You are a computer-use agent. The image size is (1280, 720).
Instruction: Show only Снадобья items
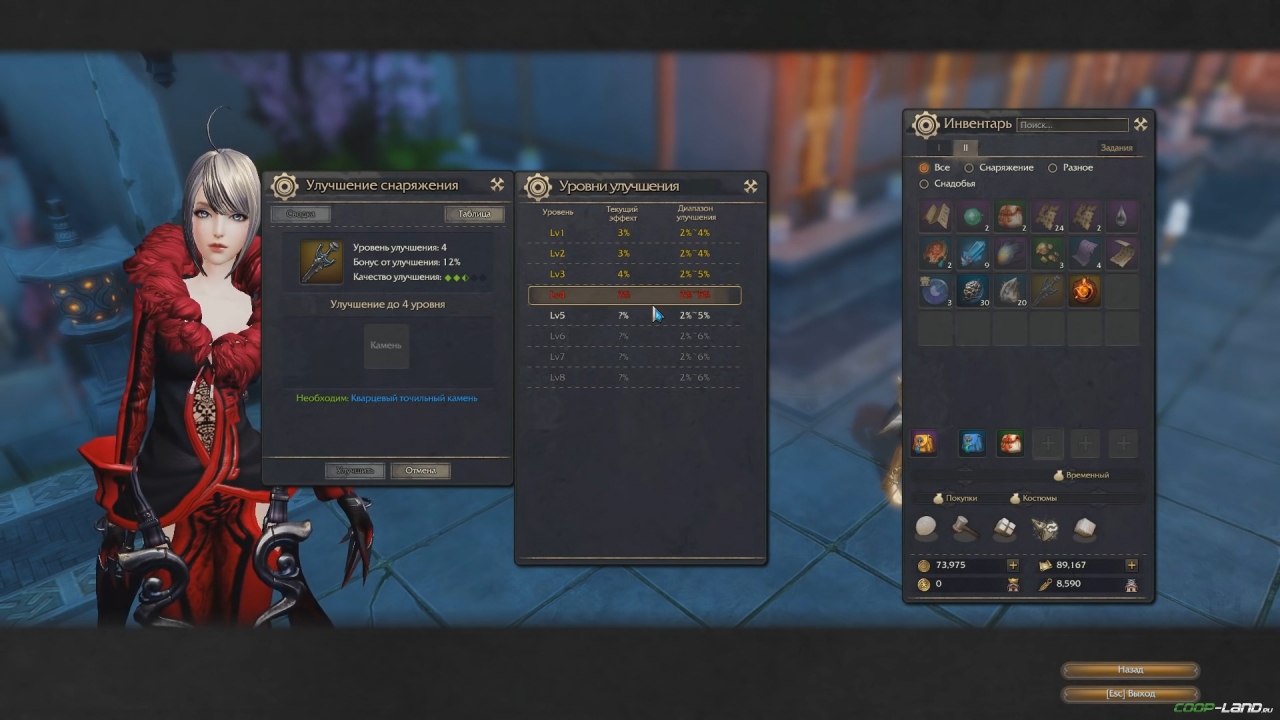924,184
